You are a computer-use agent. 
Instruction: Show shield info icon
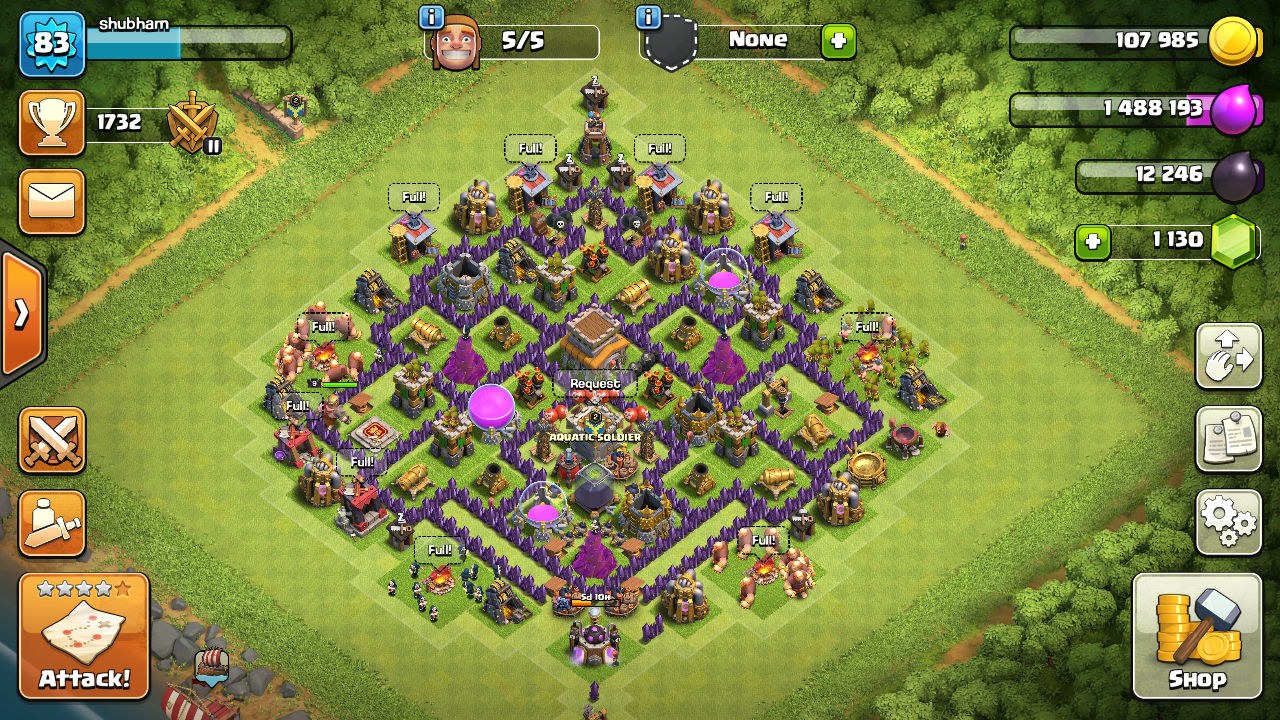pos(648,17)
